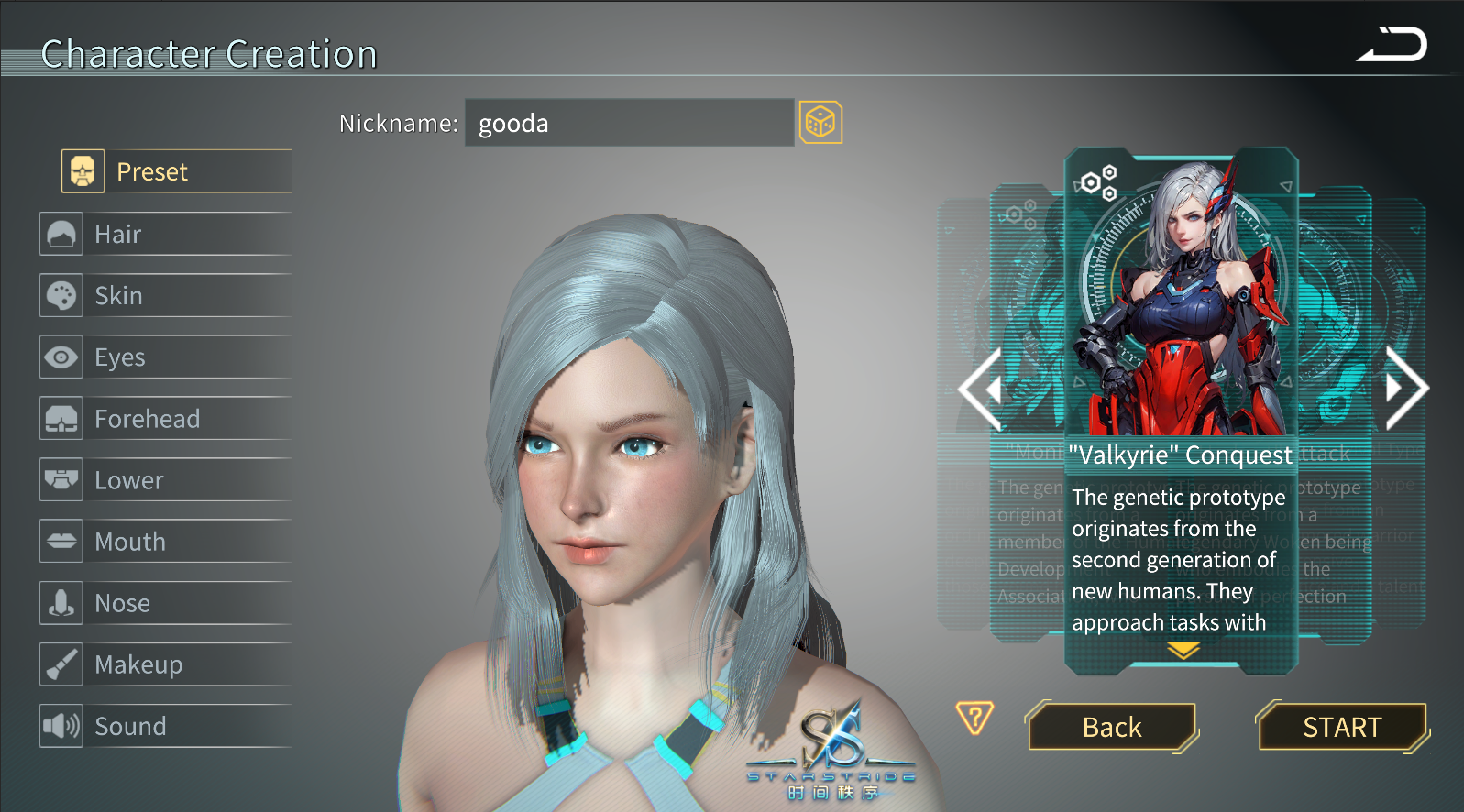
Task: Switch to the Hair customization tab
Action: 165,234
